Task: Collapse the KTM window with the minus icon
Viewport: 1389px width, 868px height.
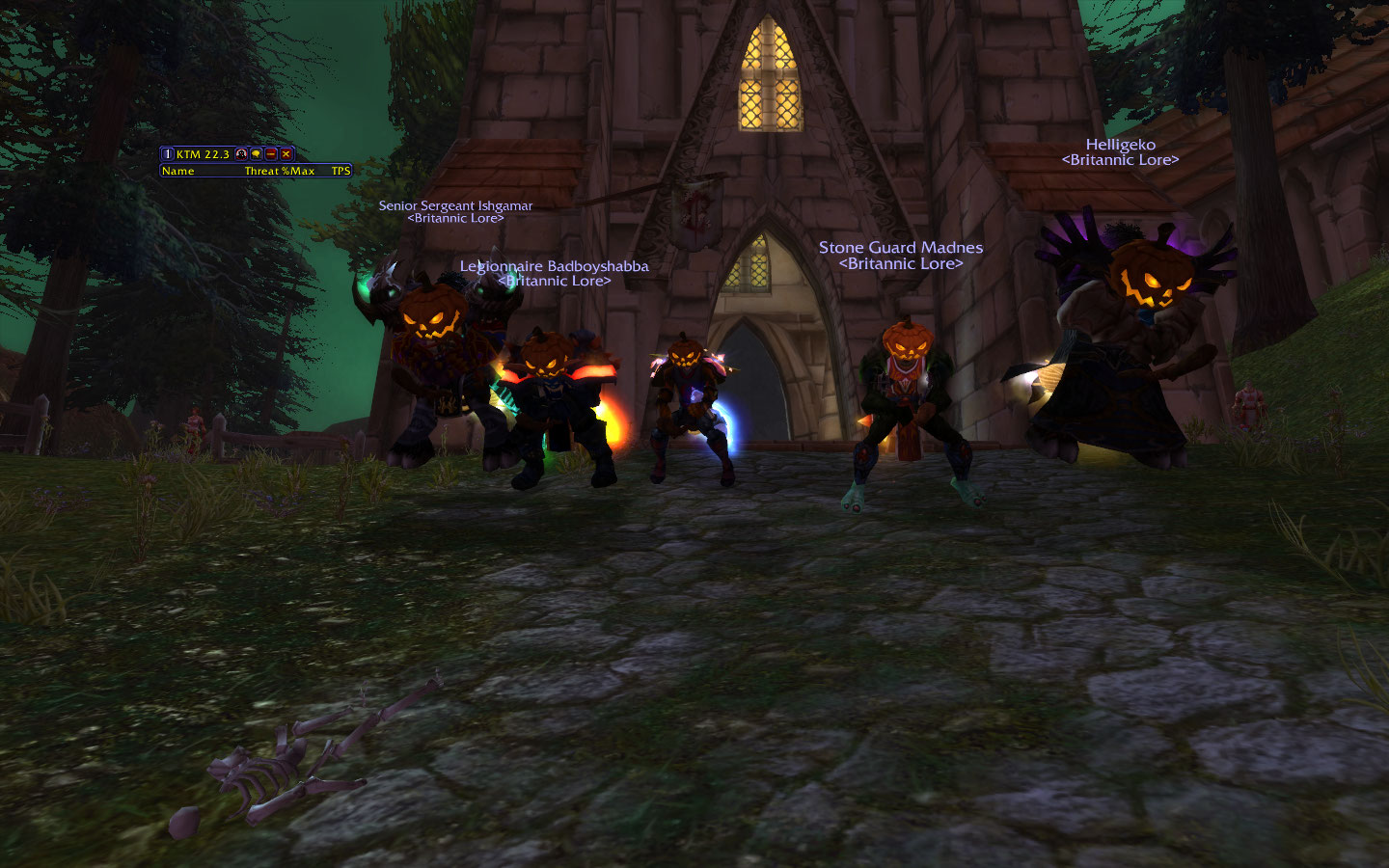Action: tap(271, 154)
